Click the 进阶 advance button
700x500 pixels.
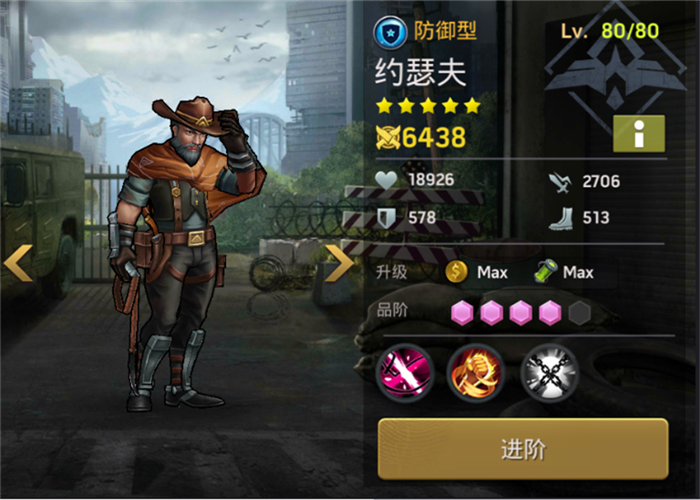(522, 449)
